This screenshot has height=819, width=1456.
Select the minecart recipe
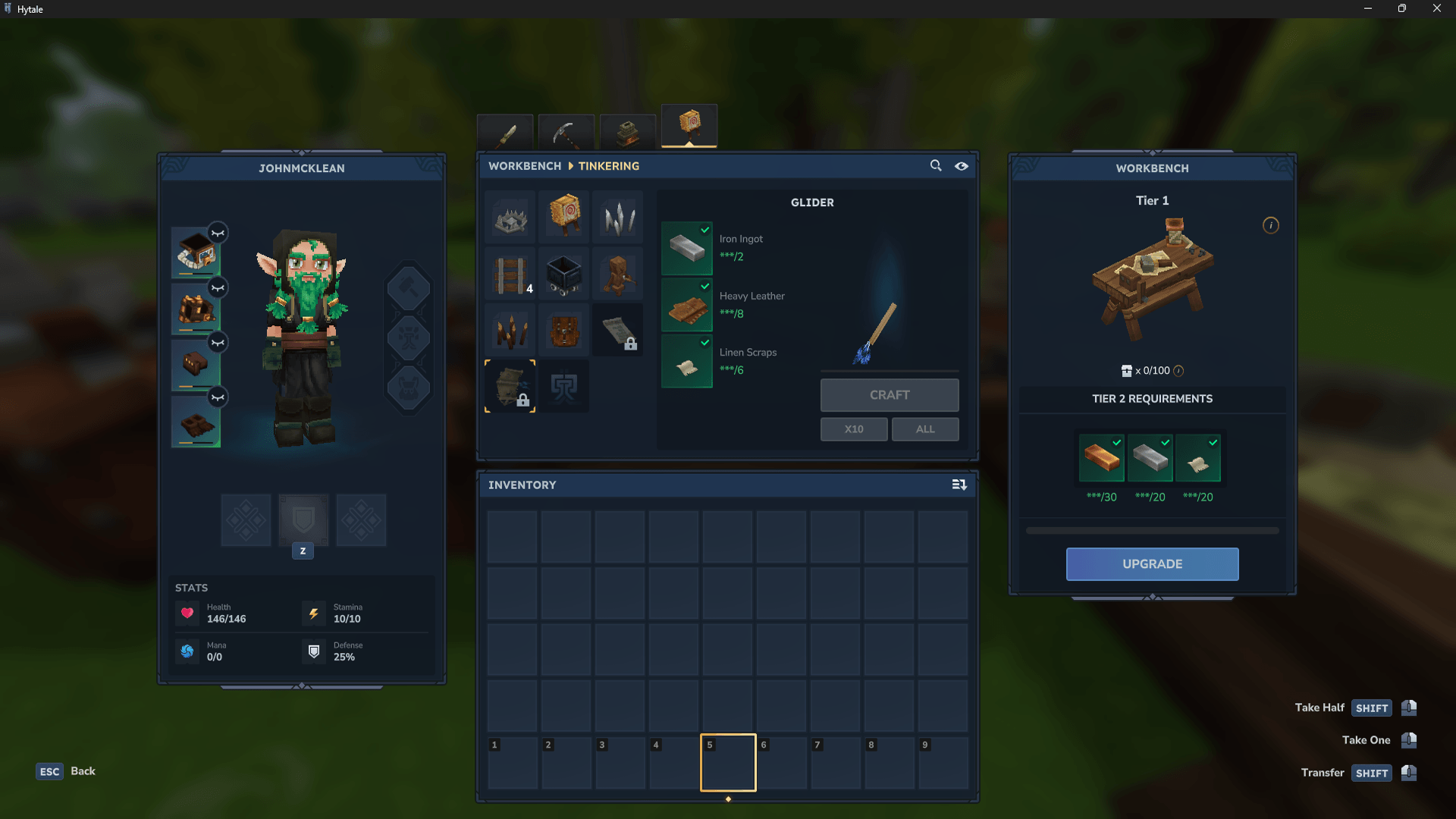point(564,274)
